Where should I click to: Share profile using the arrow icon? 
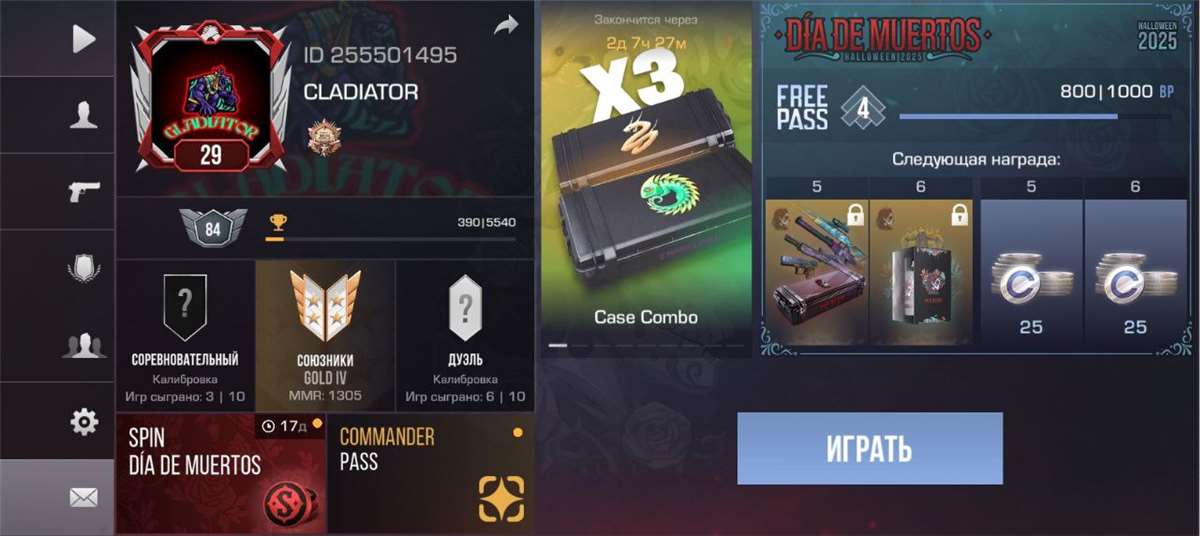(507, 26)
